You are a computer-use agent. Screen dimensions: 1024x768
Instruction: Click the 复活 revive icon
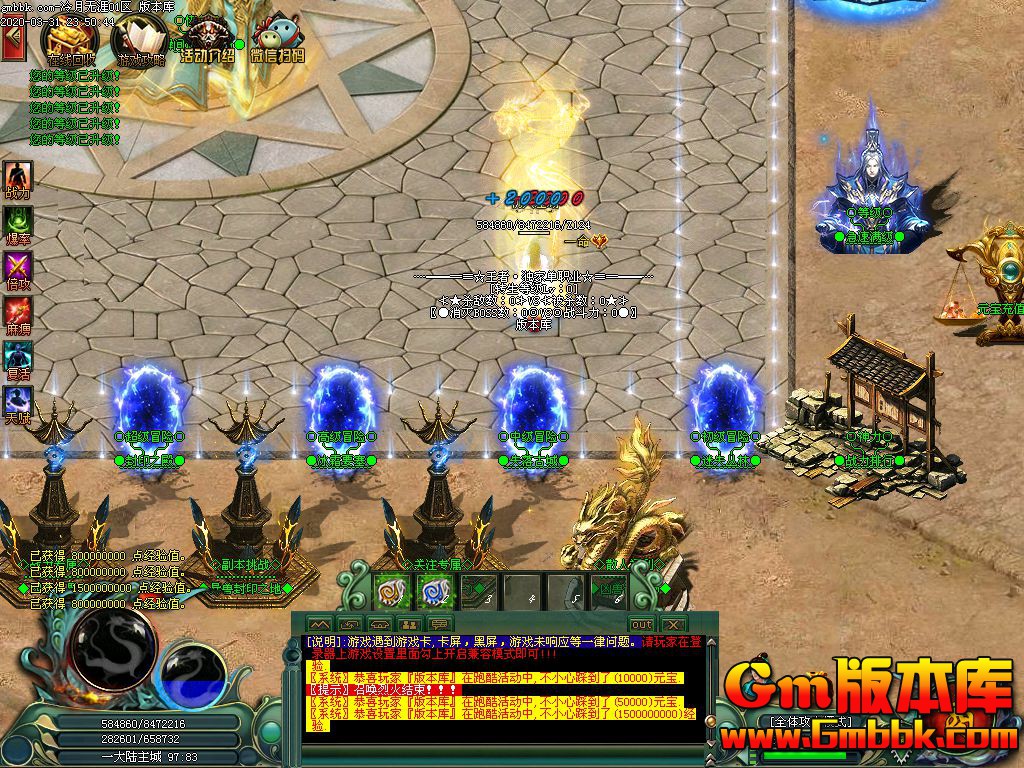[x=18, y=358]
